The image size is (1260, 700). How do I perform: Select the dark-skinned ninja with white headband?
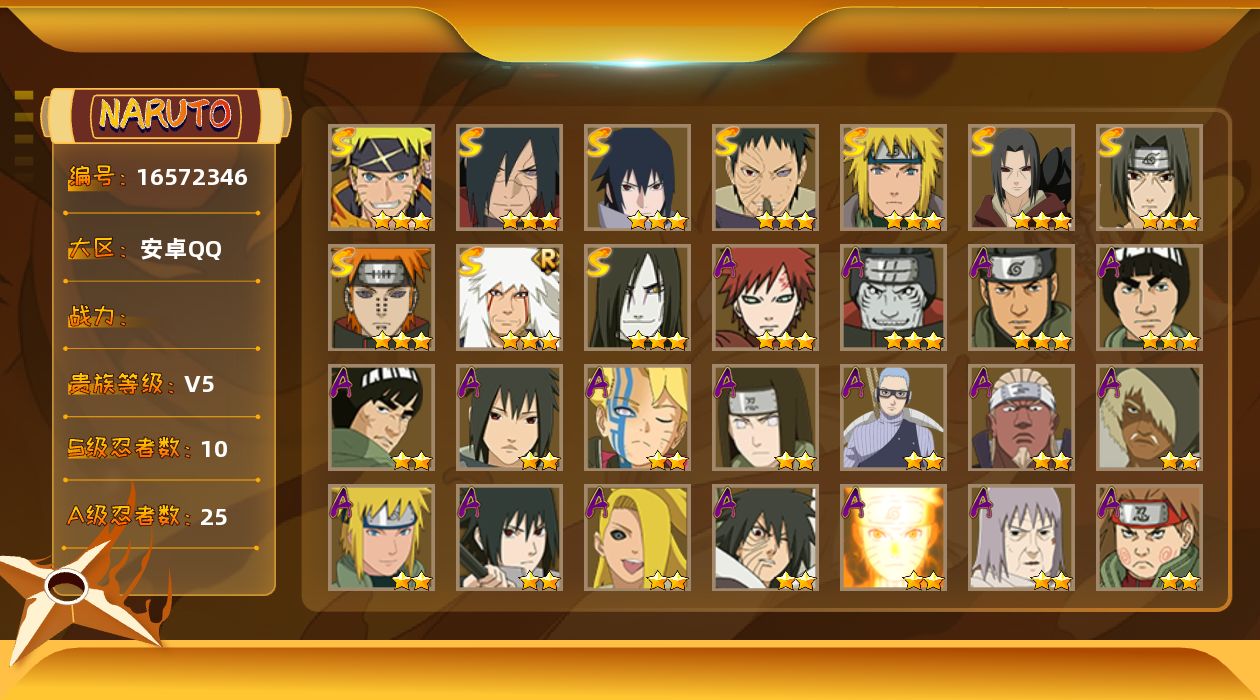click(1021, 417)
